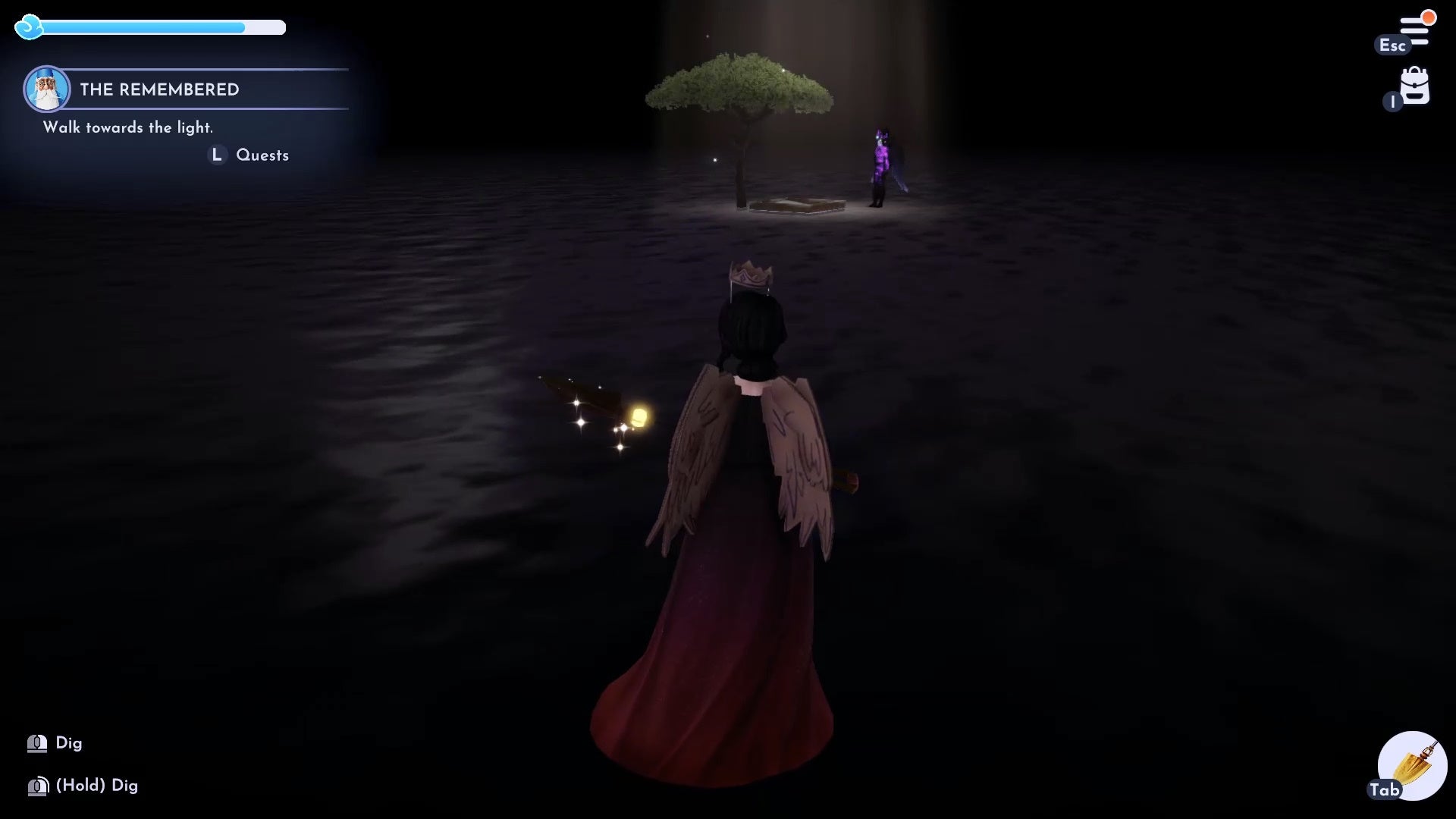Open the hamburger game menu icon
Viewport: 1456px width, 819px height.
click(1415, 24)
